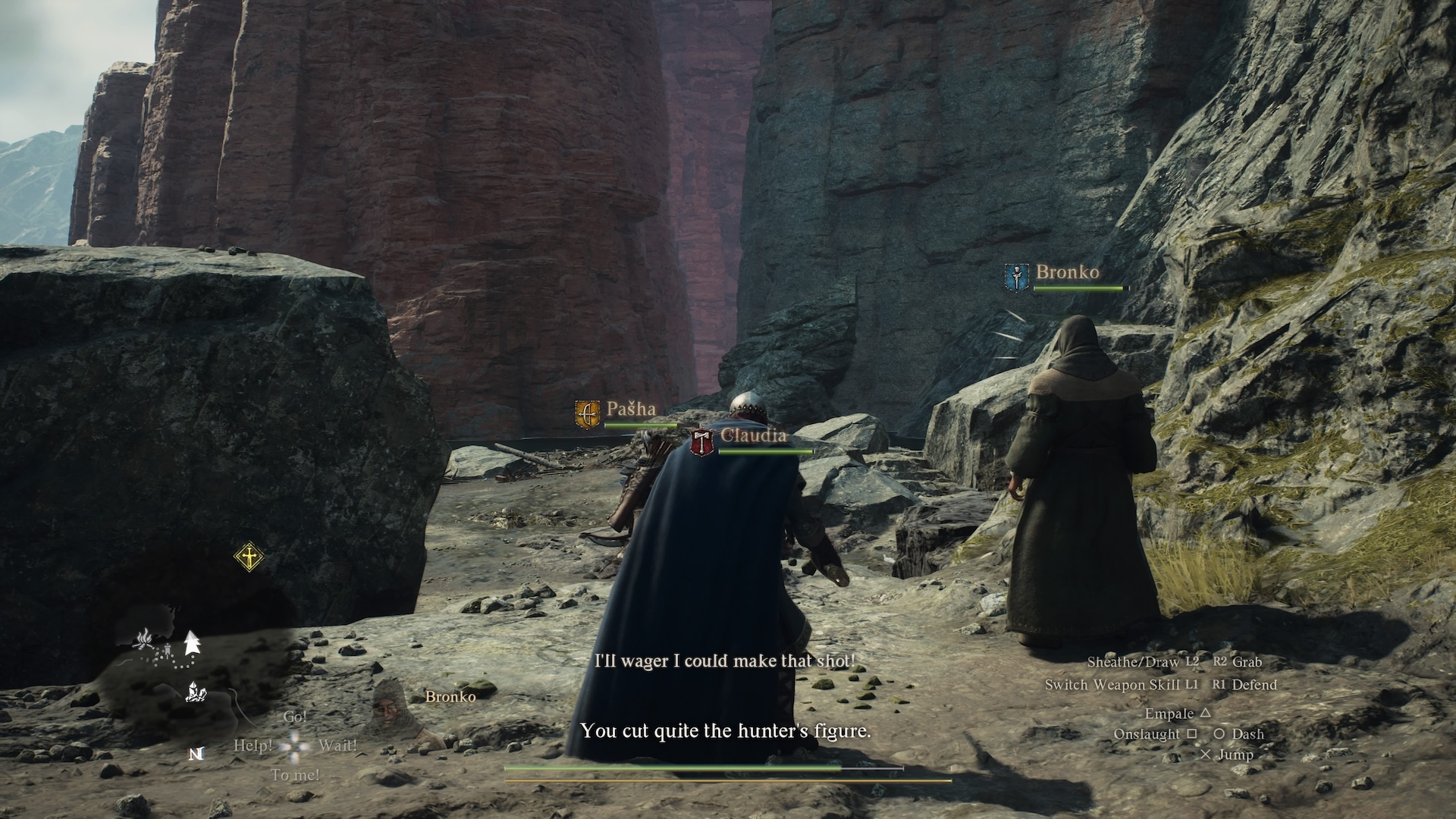Click Bronko's blue mage vocation badge

[x=1016, y=278]
